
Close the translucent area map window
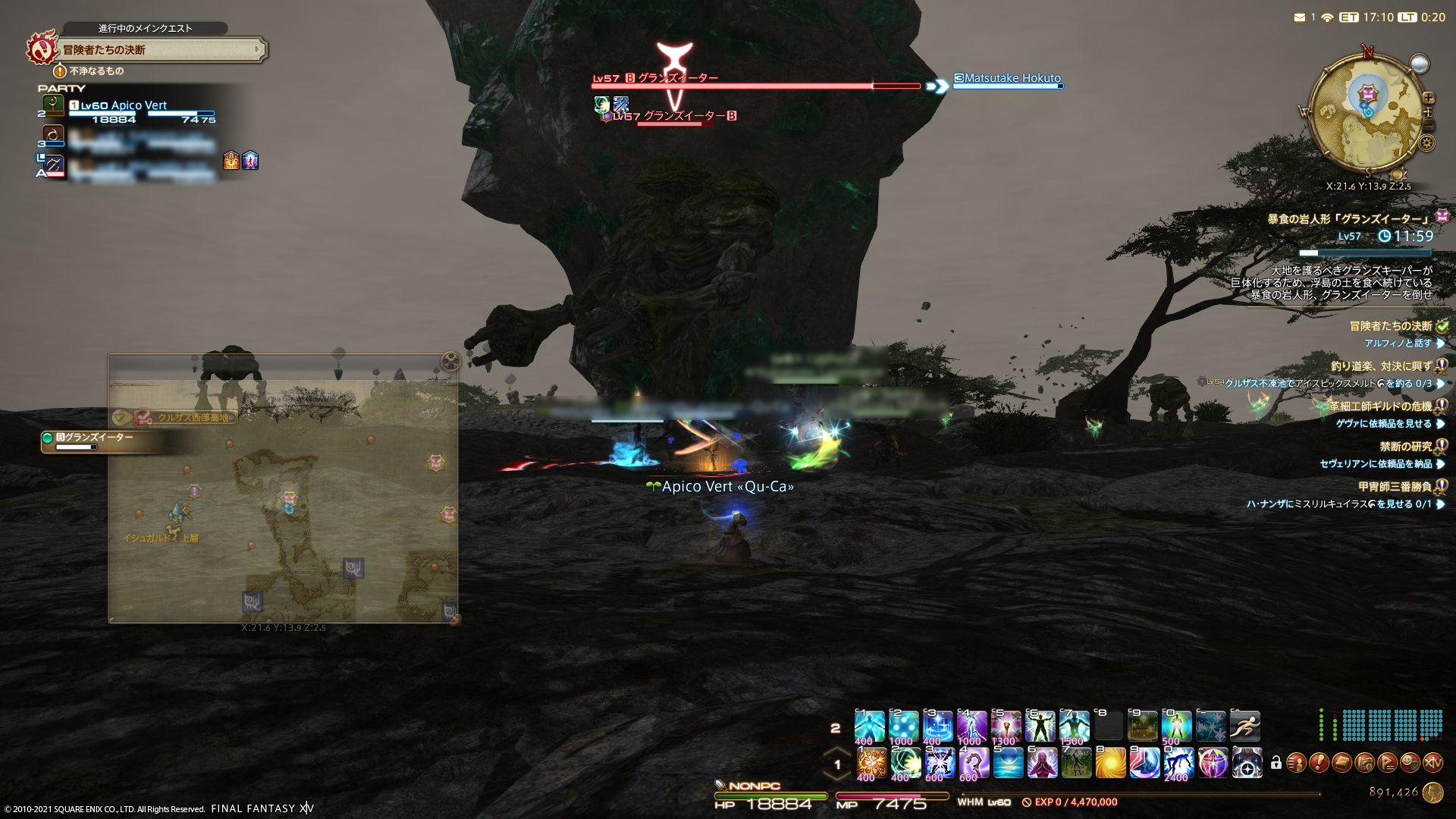(450, 362)
